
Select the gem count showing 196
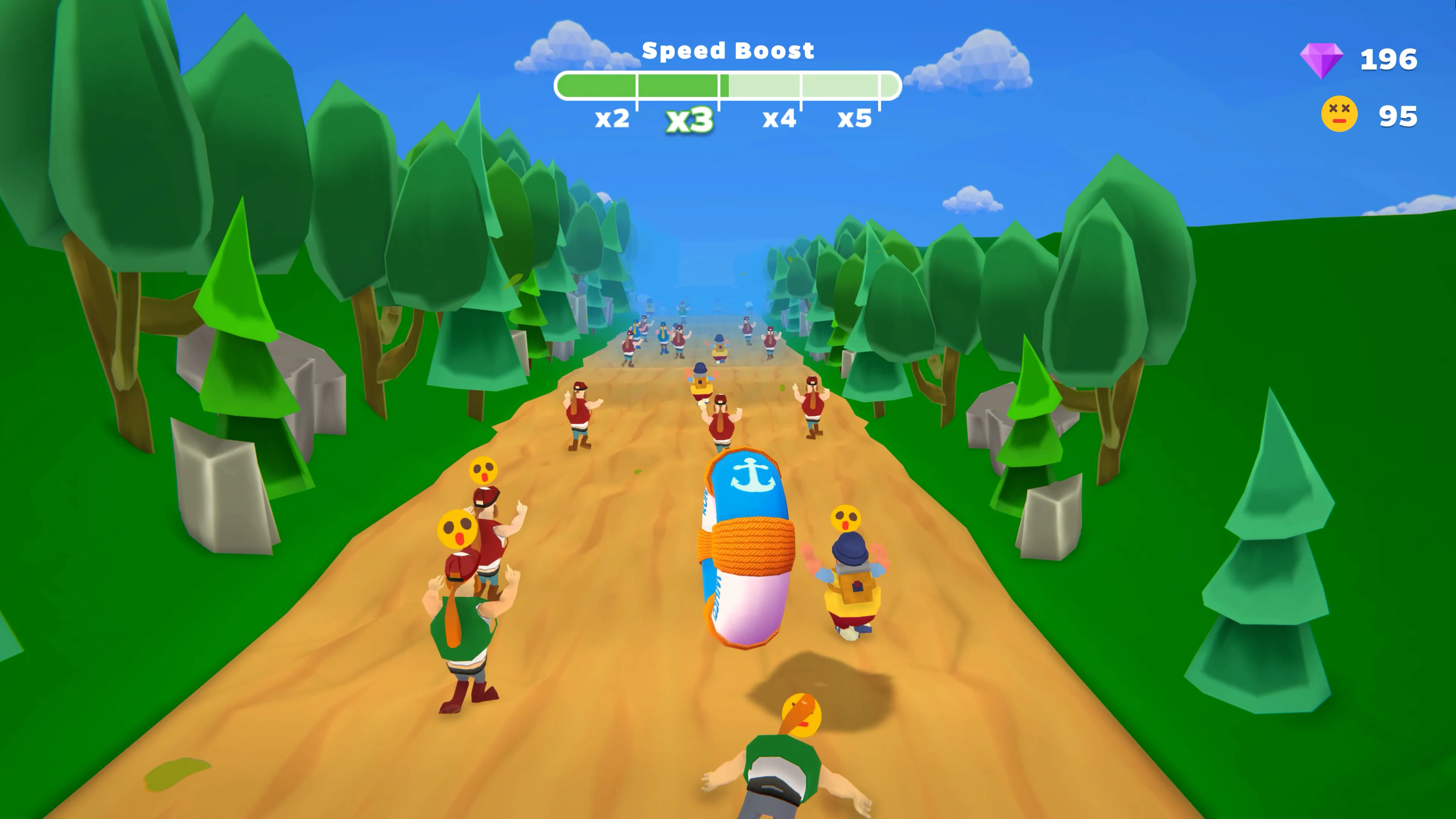click(1390, 59)
